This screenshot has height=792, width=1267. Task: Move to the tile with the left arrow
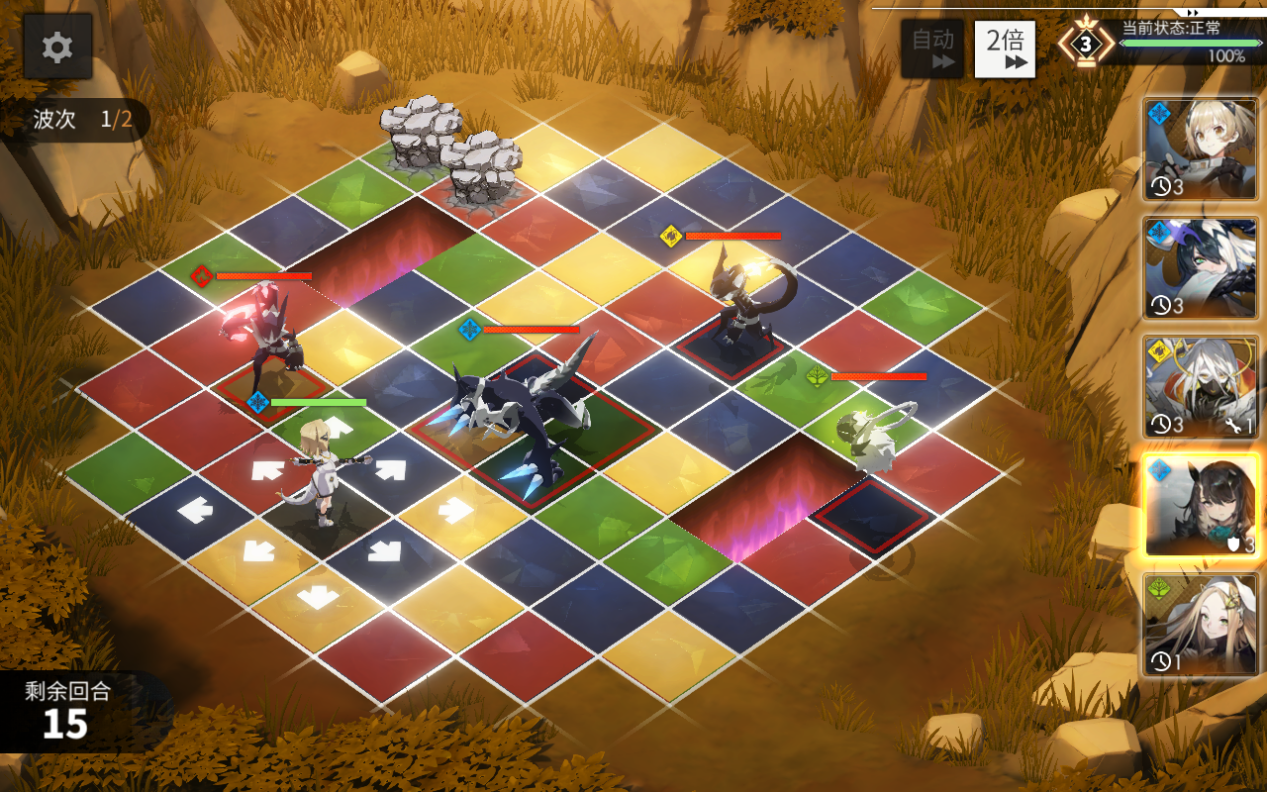tap(195, 512)
